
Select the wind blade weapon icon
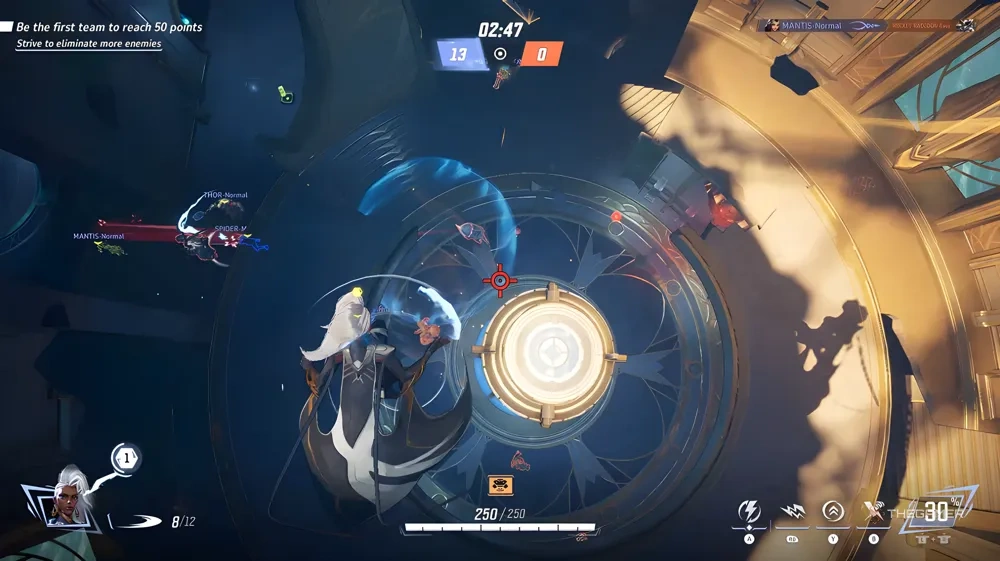point(137,521)
